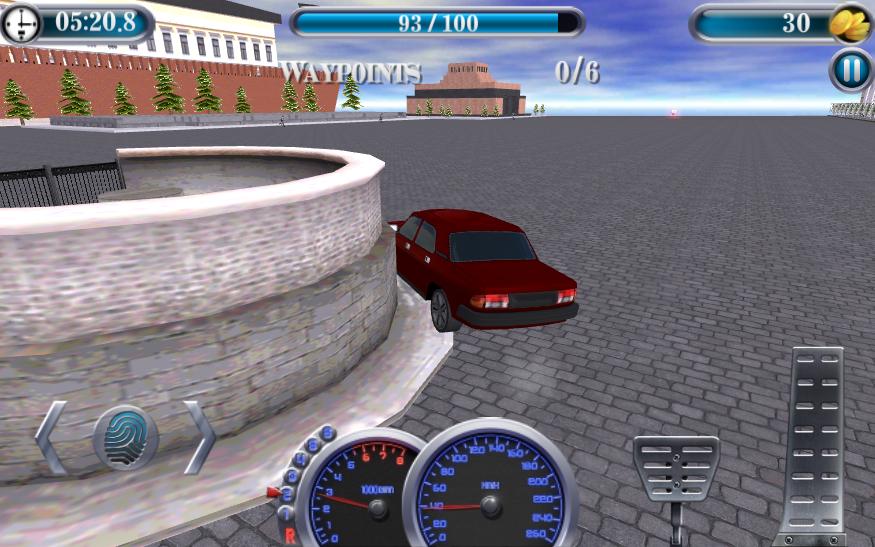
Task: Hit the brake pedal
Action: 675,468
